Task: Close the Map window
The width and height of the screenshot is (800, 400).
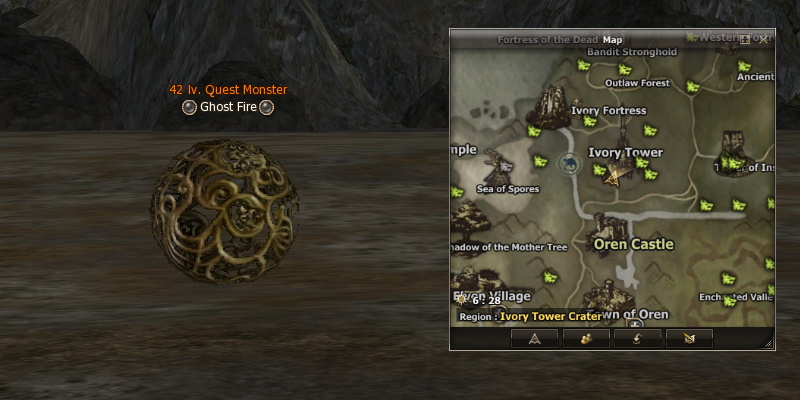Action: [x=764, y=39]
